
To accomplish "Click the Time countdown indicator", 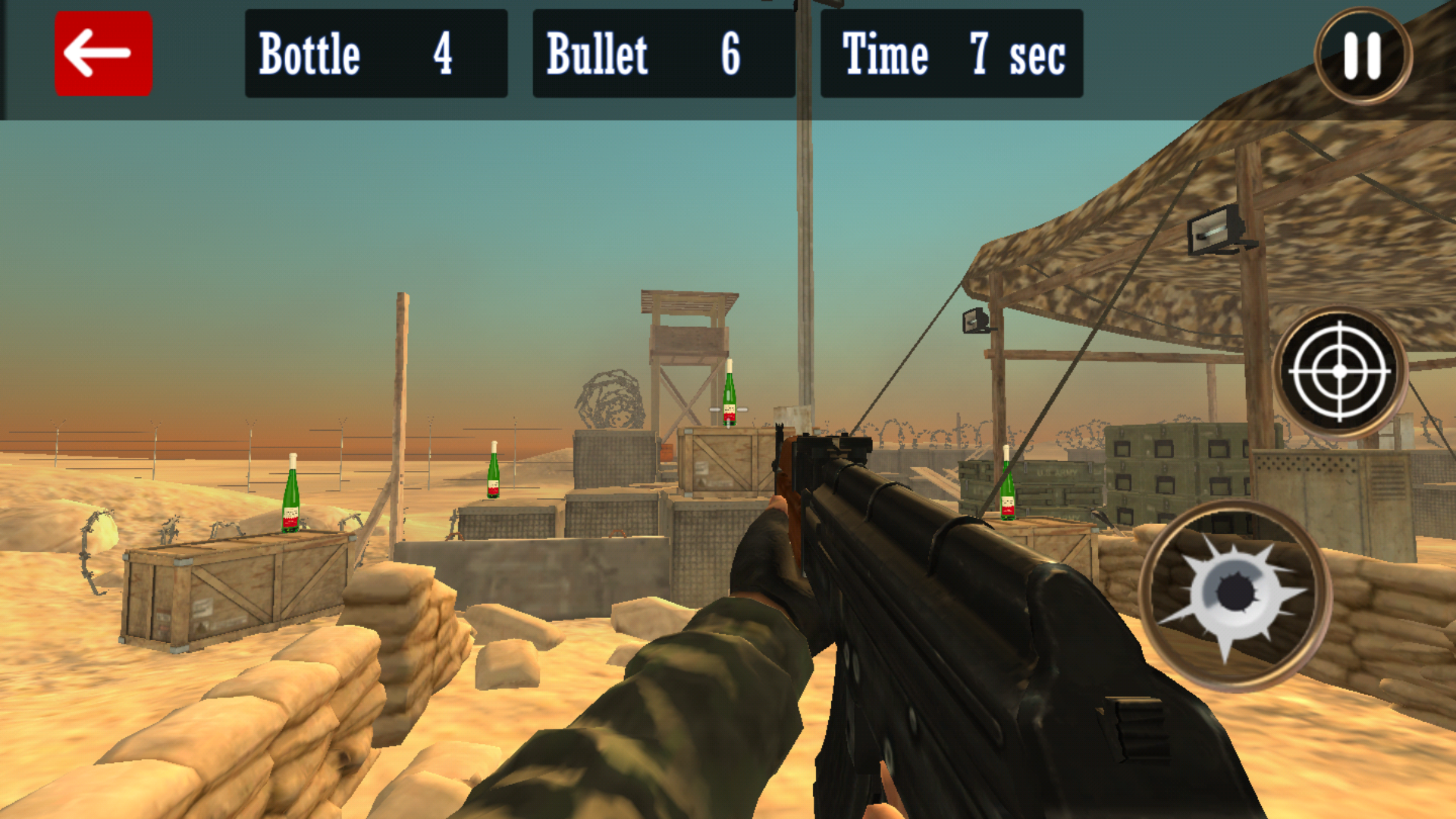I will (952, 53).
